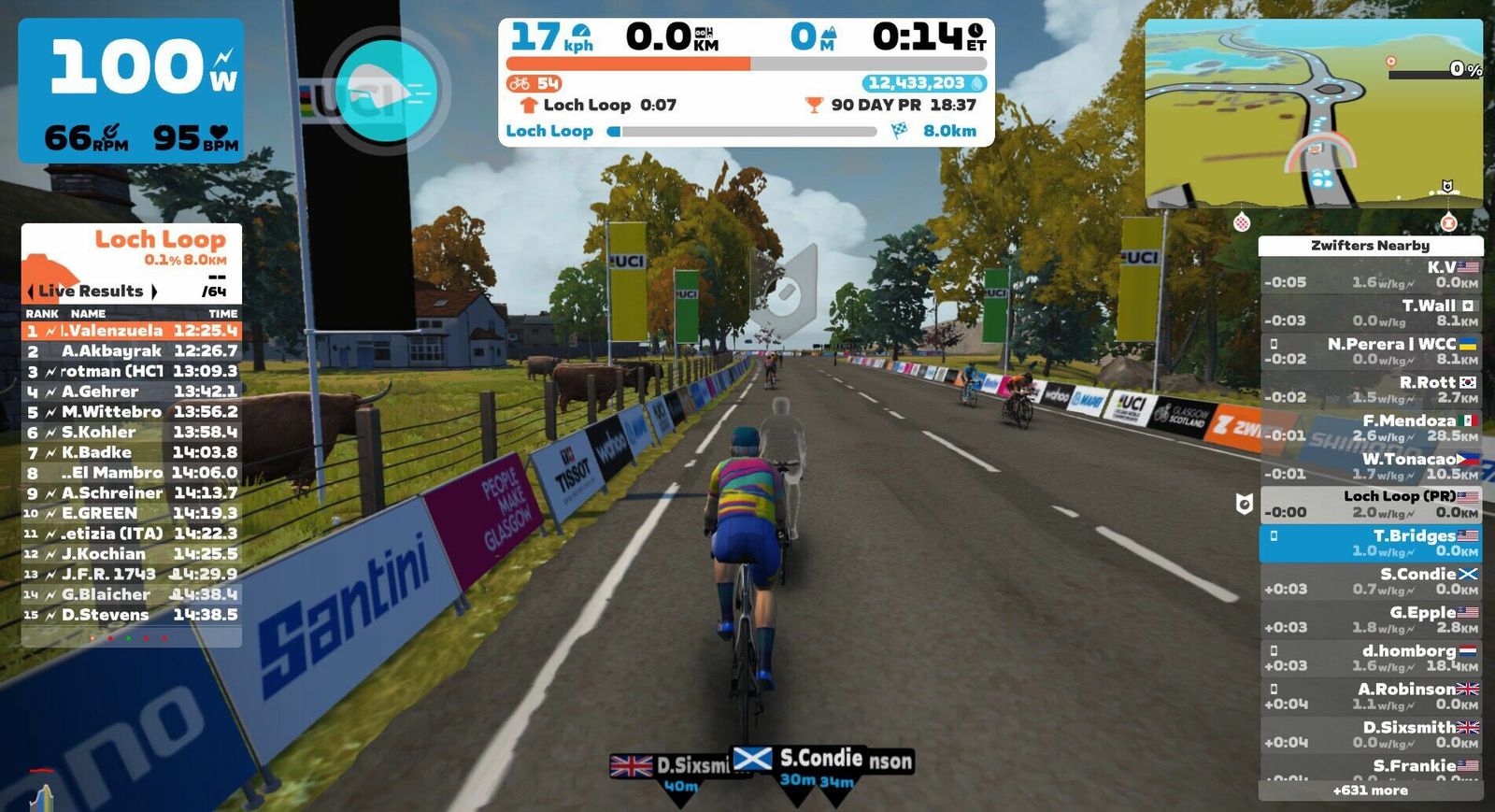Select the S.Condie name tag above the road
Viewport: 1495px width, 812px height.
819,758
